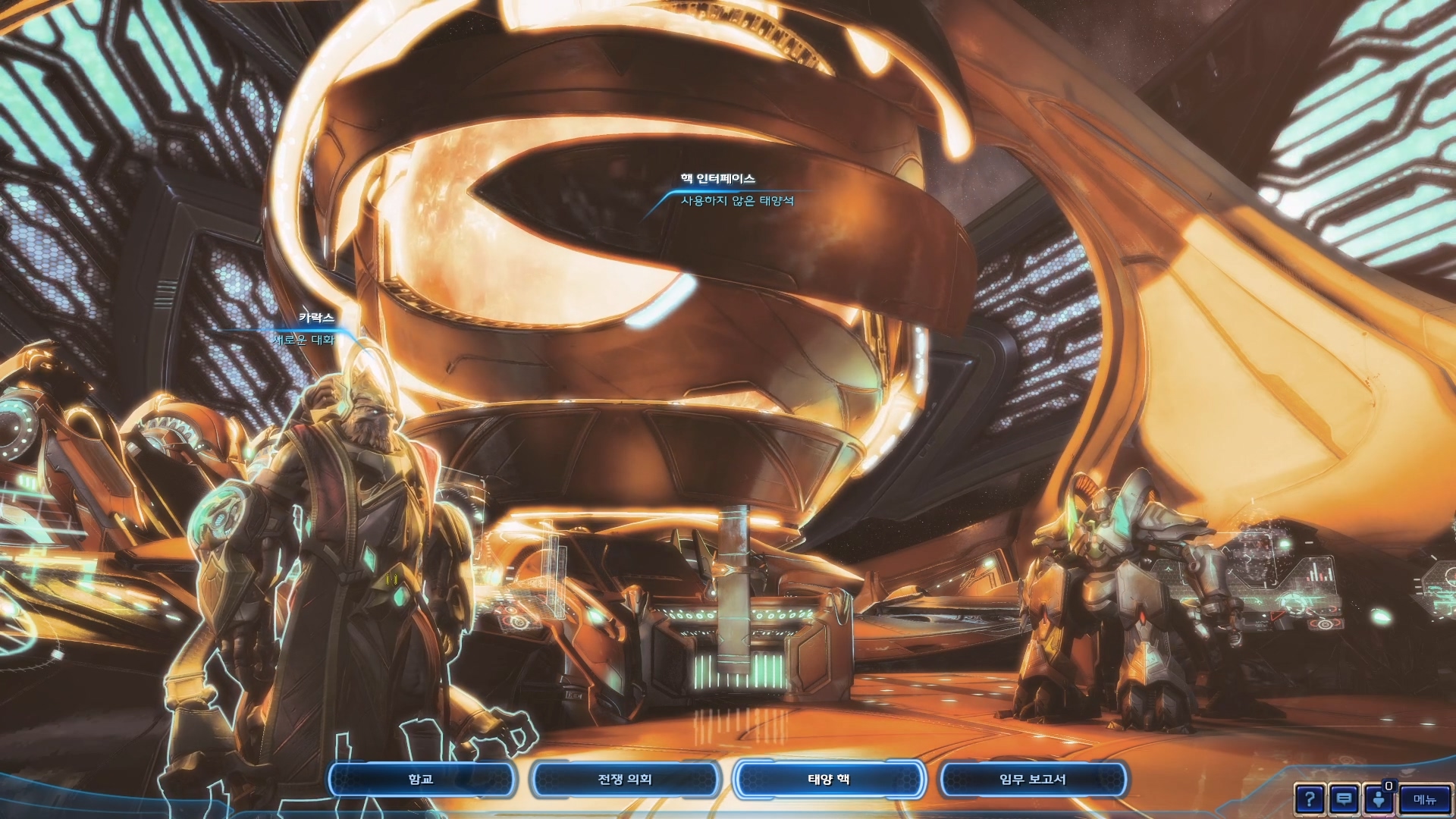Click the question mark help icon

tap(1310, 799)
